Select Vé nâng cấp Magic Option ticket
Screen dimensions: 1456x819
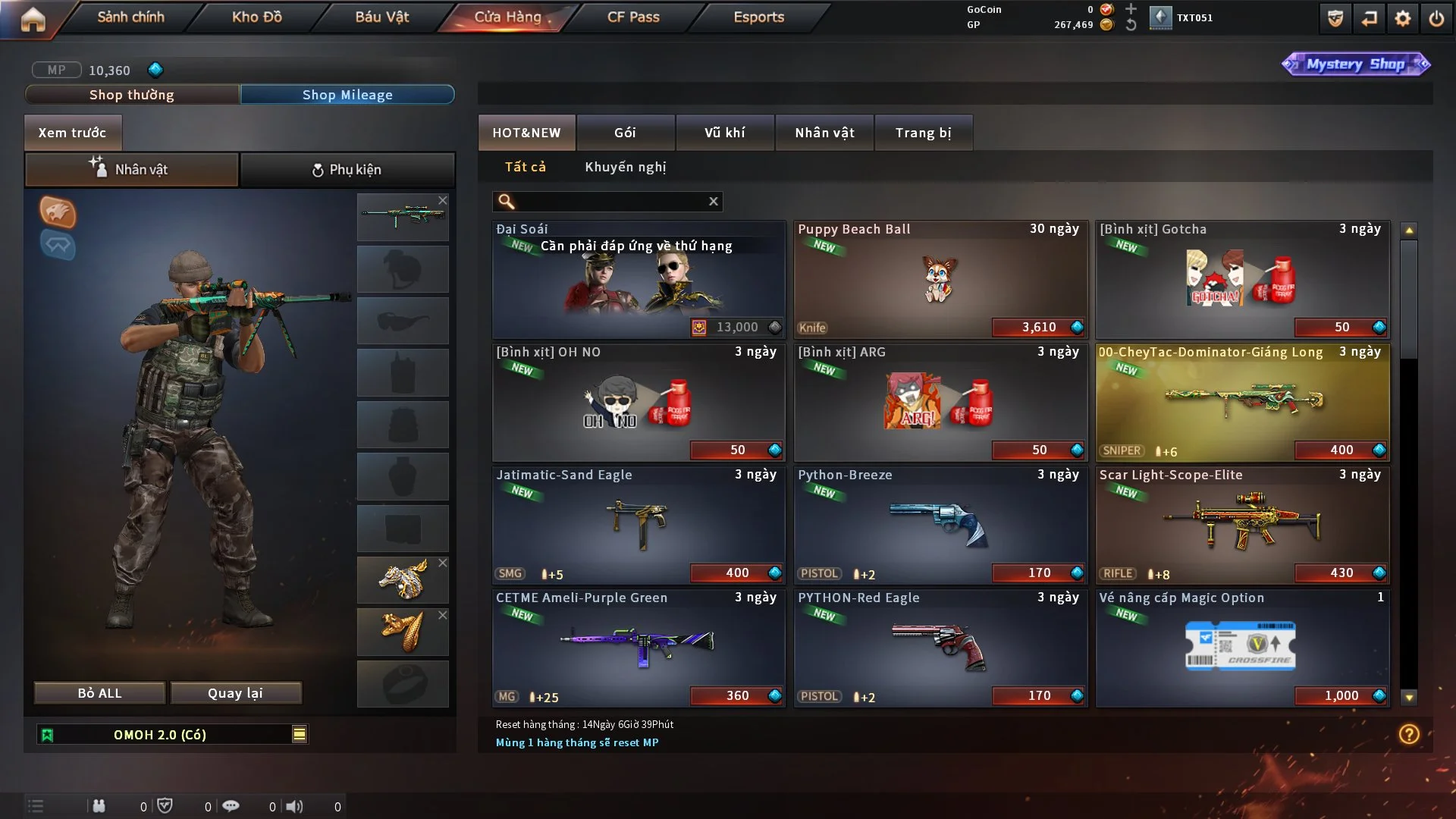[1242, 648]
